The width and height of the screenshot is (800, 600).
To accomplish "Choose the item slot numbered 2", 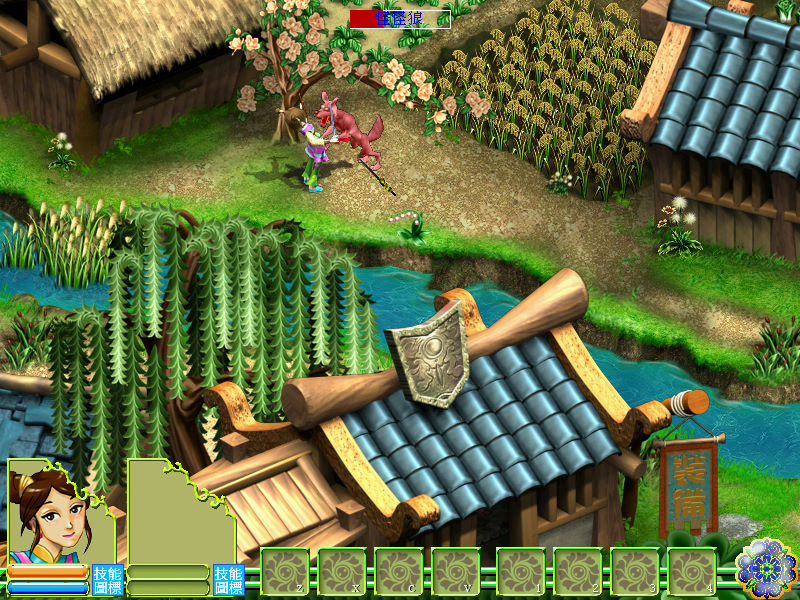I will tap(578, 573).
